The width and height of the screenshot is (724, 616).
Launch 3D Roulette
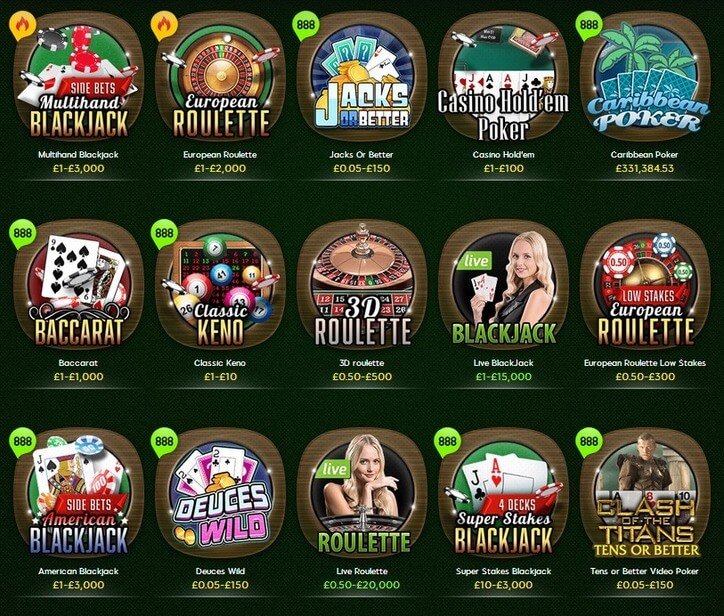click(x=362, y=287)
